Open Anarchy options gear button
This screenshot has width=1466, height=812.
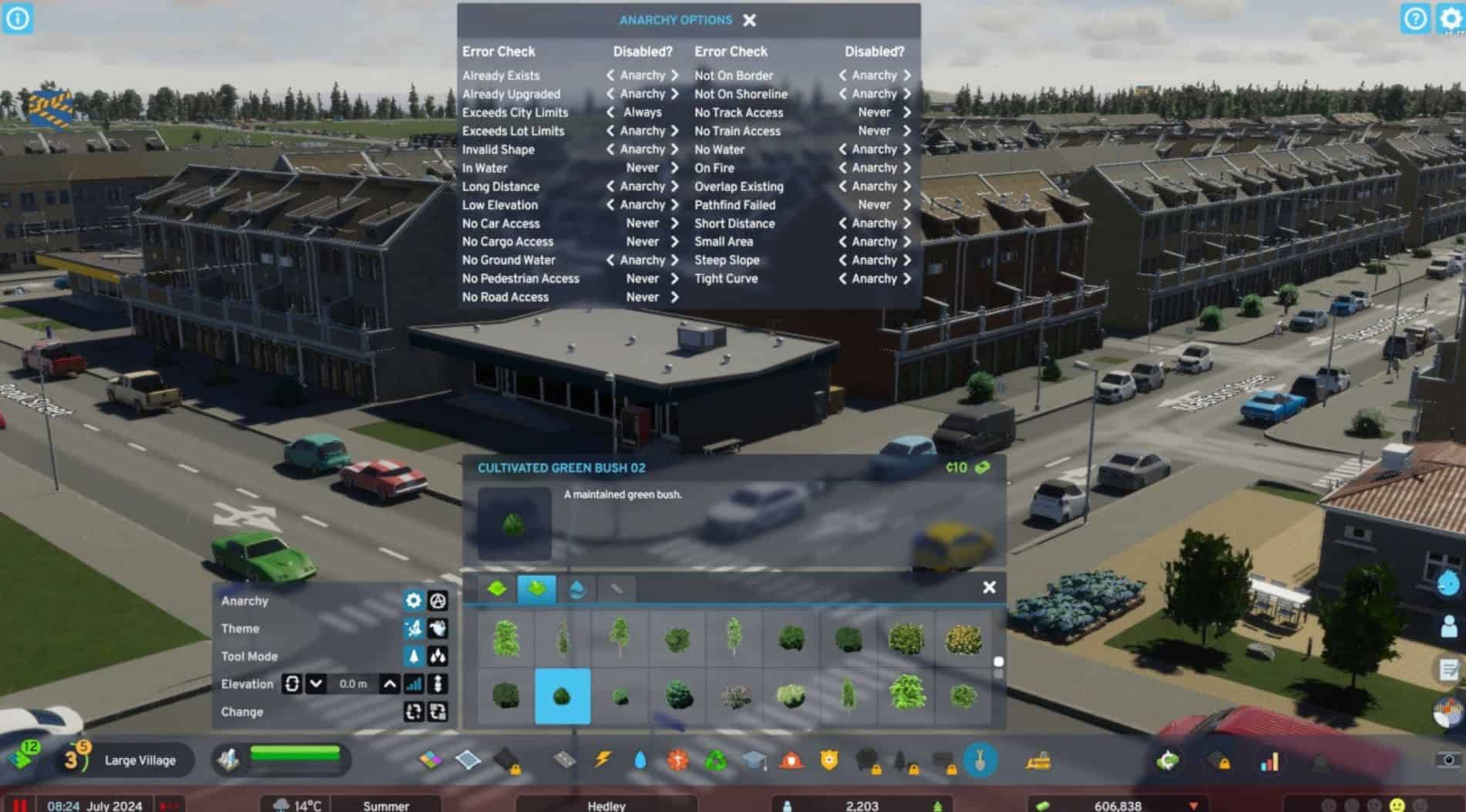pyautogui.click(x=414, y=601)
